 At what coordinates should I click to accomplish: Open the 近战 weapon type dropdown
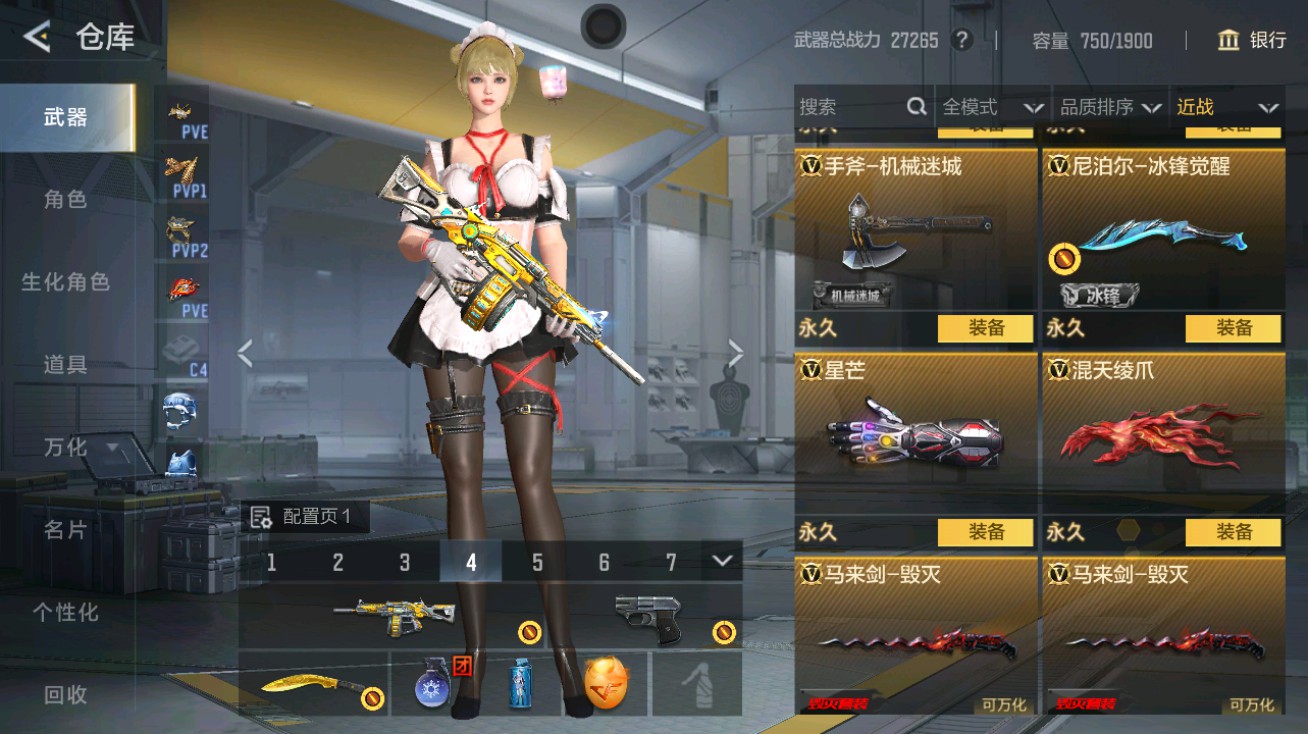[1225, 106]
